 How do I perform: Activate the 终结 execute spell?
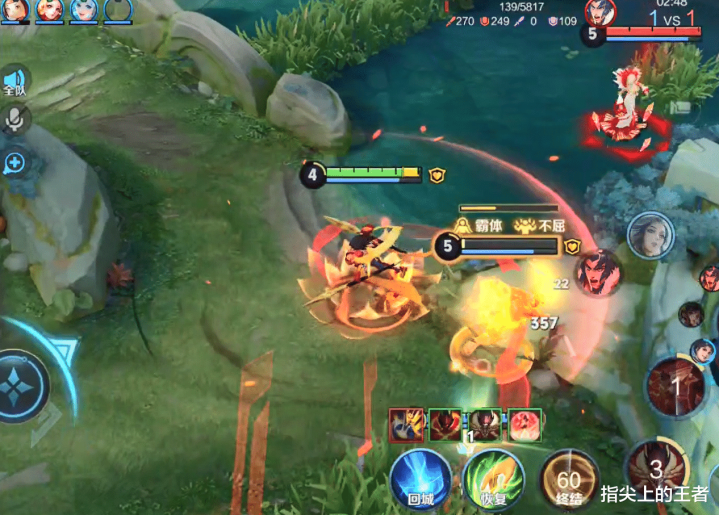(569, 478)
